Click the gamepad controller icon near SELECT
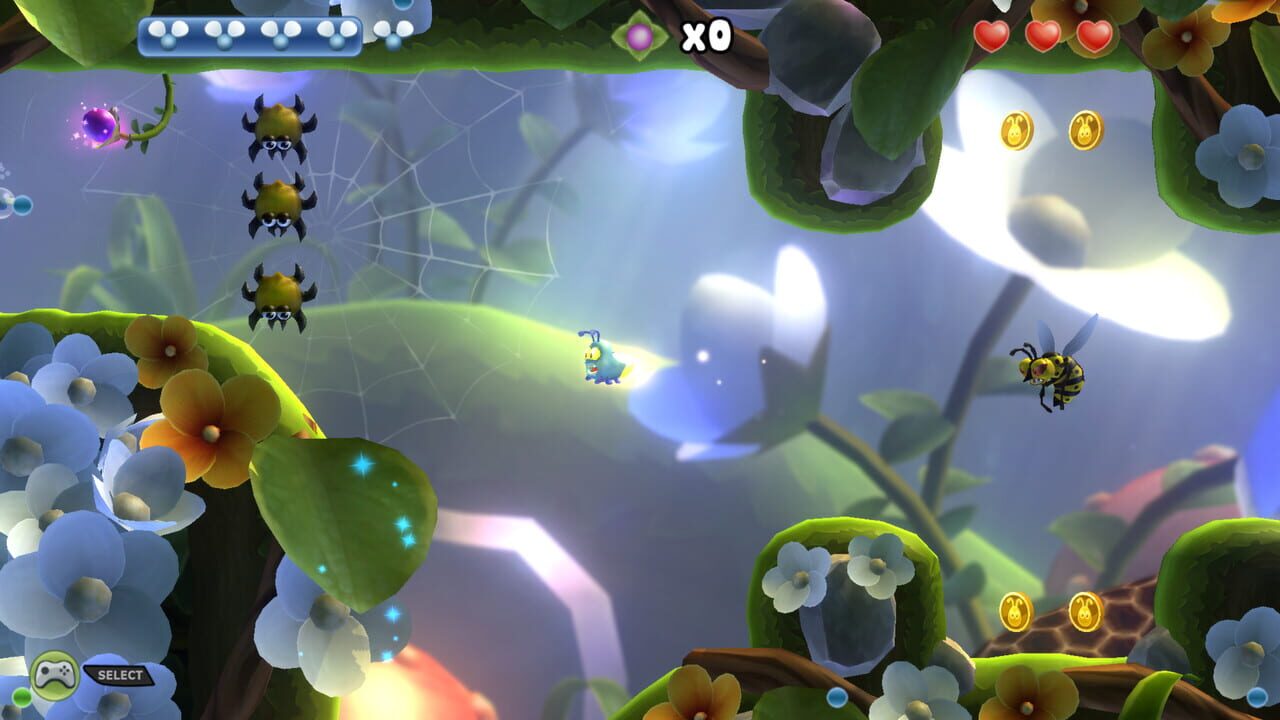The image size is (1280, 720). [55, 672]
